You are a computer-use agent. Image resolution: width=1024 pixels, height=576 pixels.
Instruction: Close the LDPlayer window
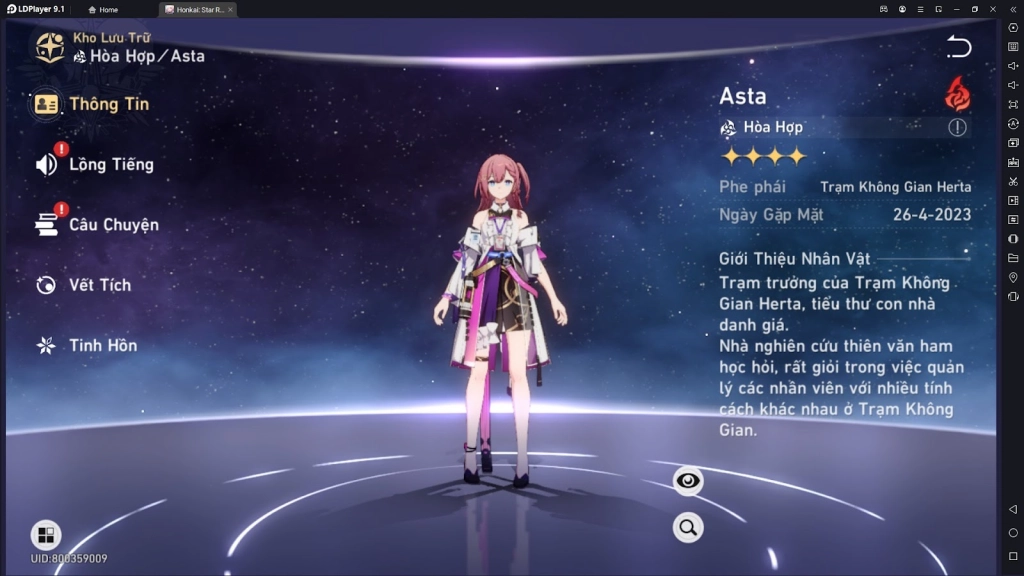click(993, 9)
